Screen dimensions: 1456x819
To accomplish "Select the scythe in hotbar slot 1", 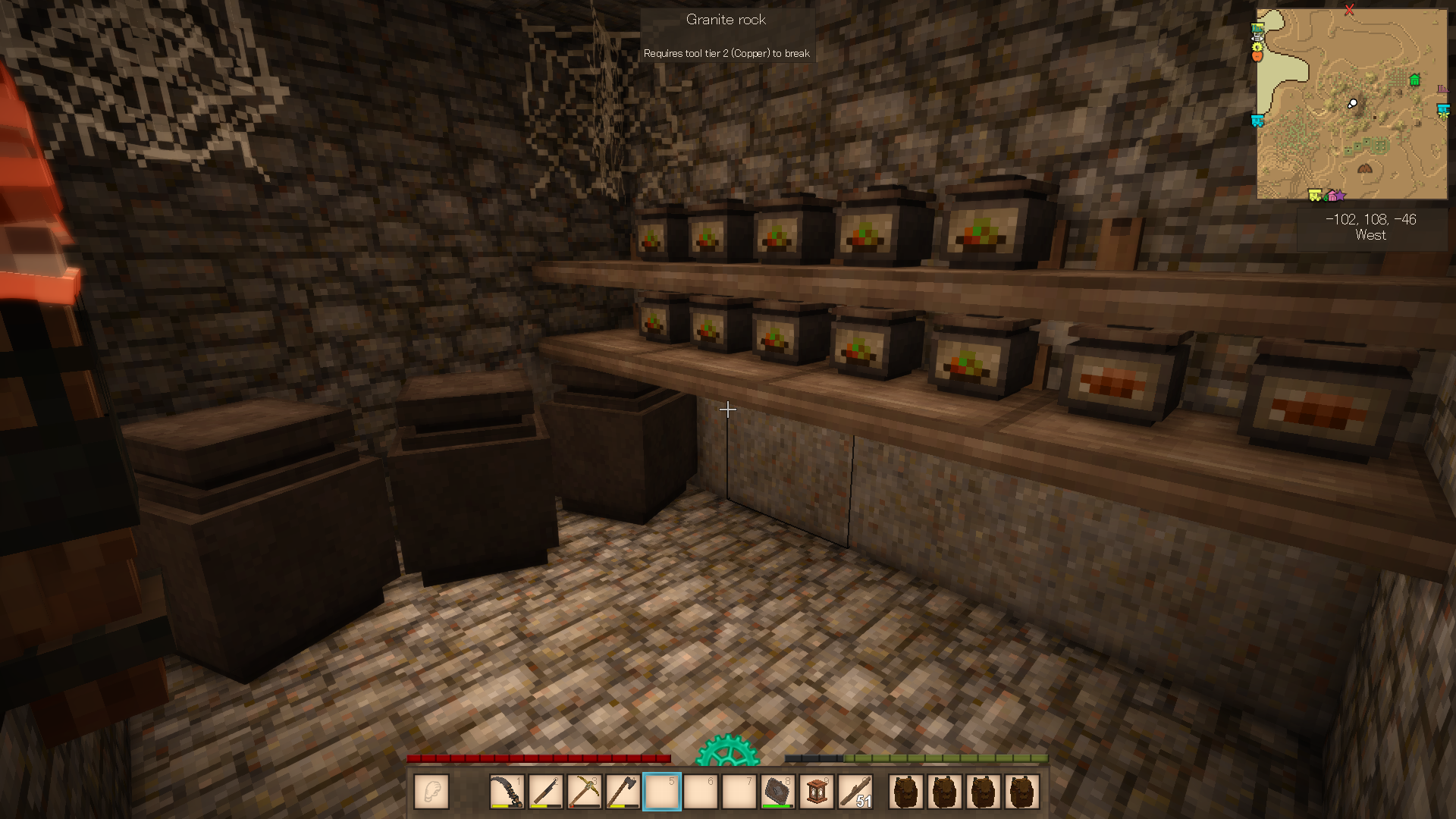I will coord(507,792).
